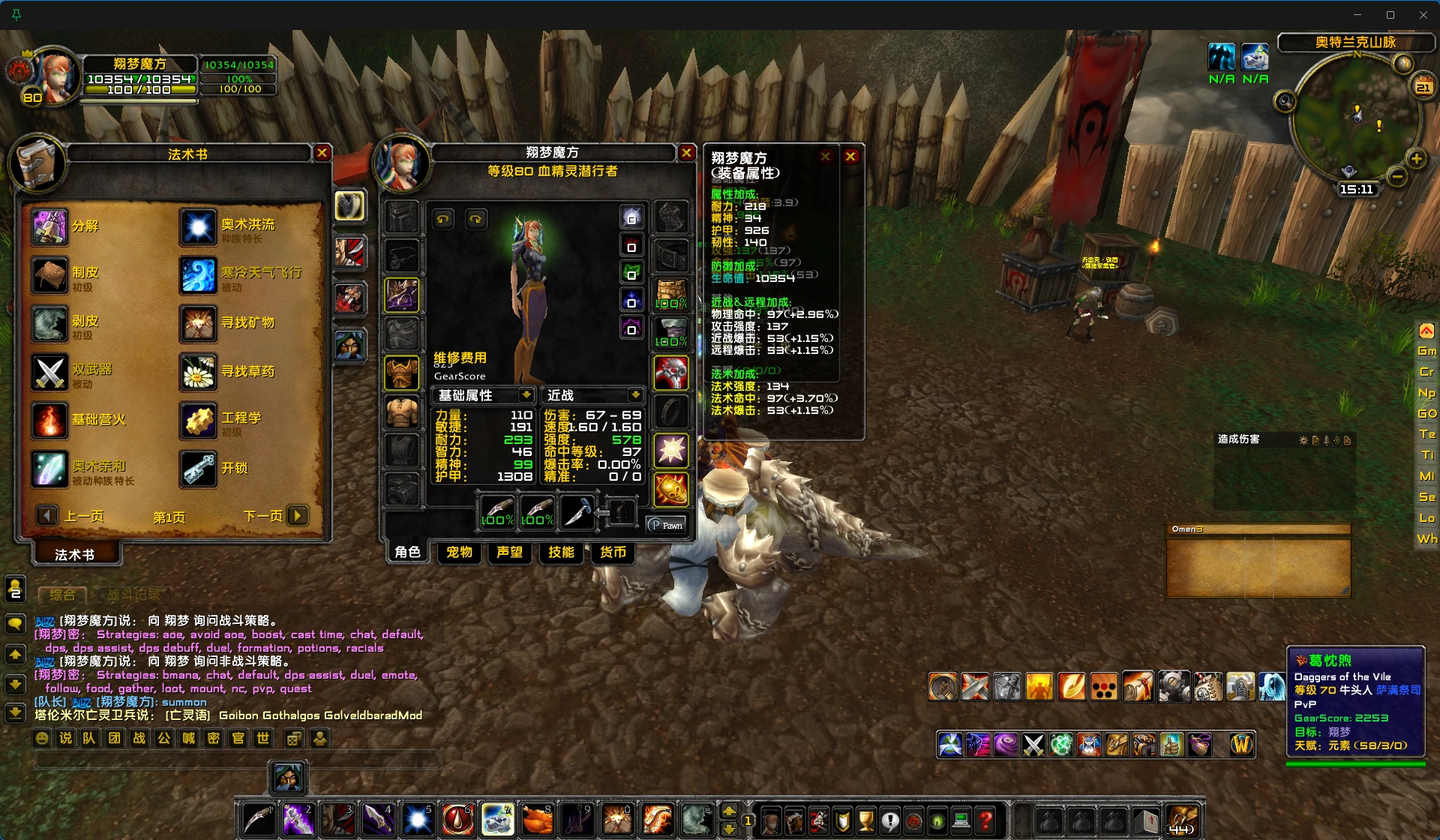Image resolution: width=1440 pixels, height=840 pixels.
Task: Cast Arcane Torrent (奥术洪流) from spellbook
Action: pyautogui.click(x=198, y=226)
